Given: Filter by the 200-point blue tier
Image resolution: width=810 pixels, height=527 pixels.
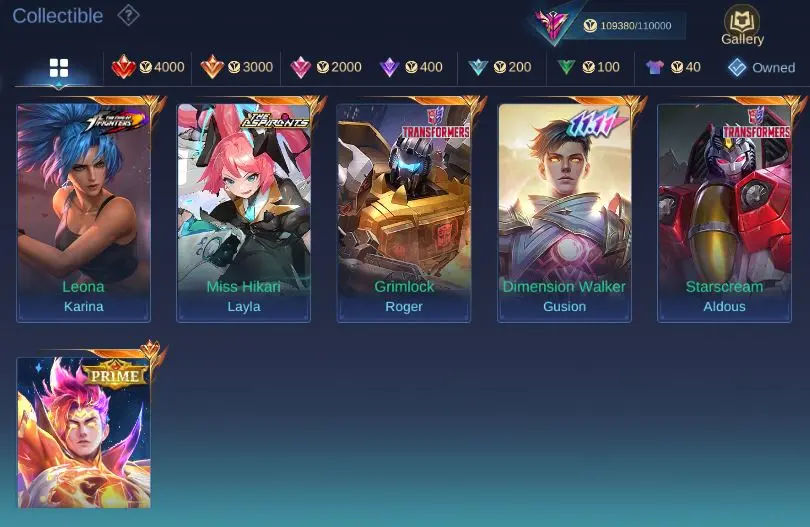Looking at the screenshot, I should 500,67.
